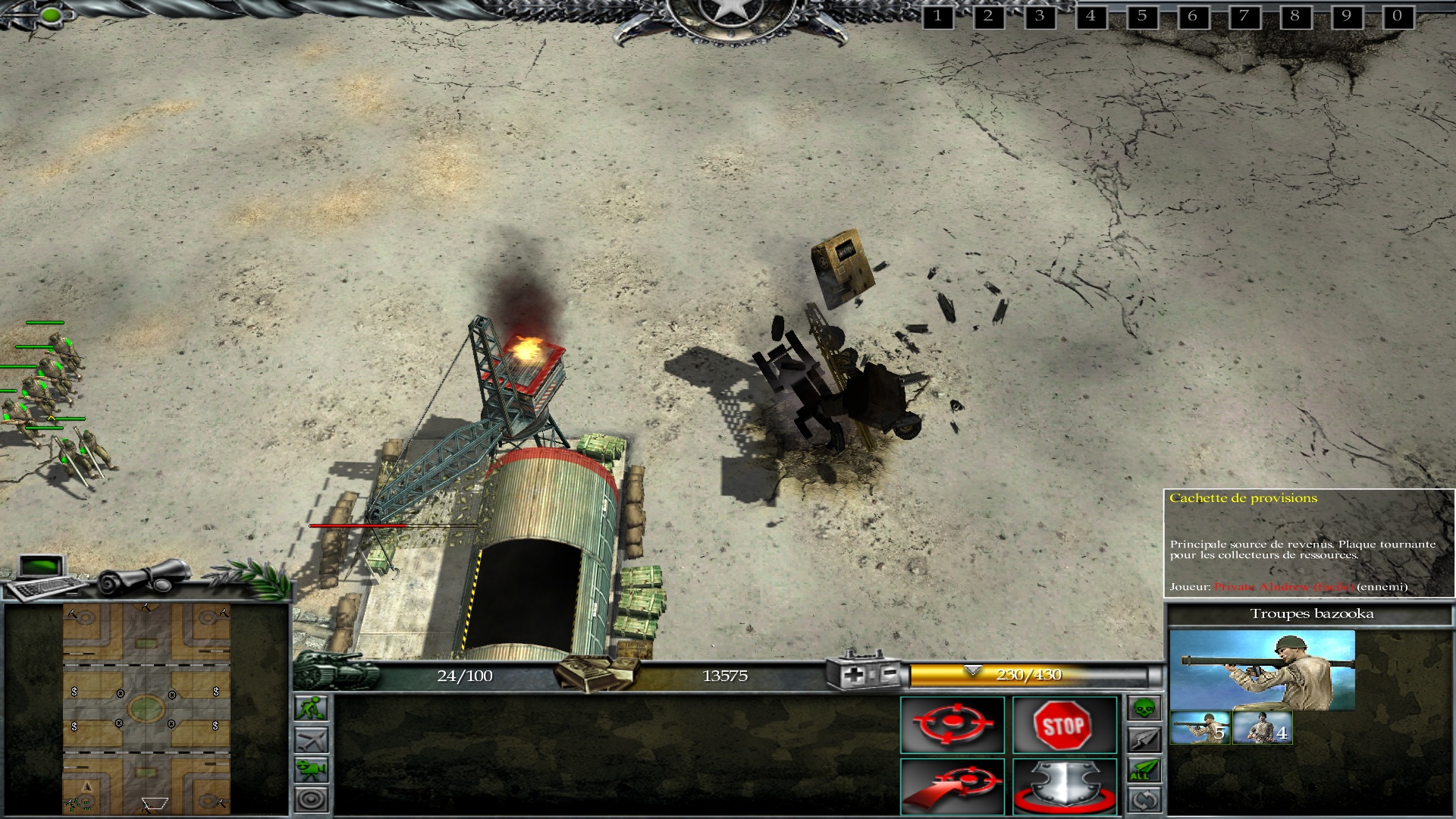The height and width of the screenshot is (819, 1456).
Task: Click the STOP command button
Action: coord(1064,725)
